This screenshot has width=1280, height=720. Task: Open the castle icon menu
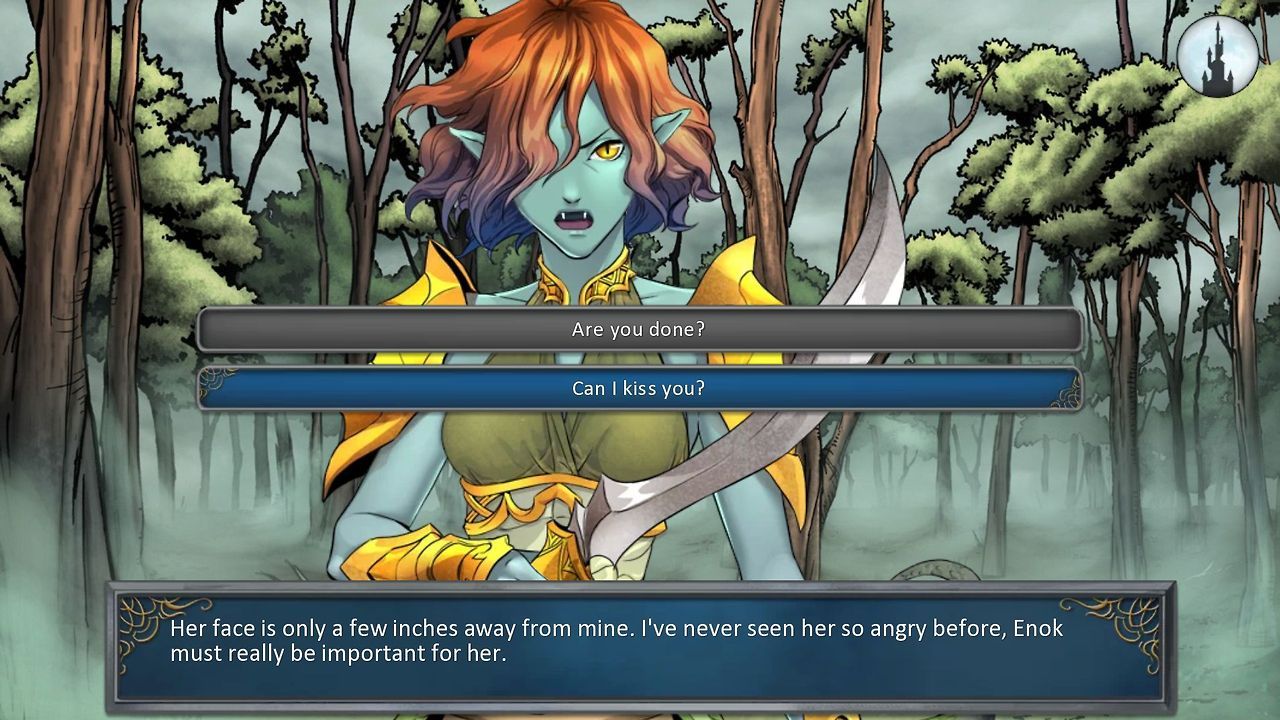(1217, 56)
